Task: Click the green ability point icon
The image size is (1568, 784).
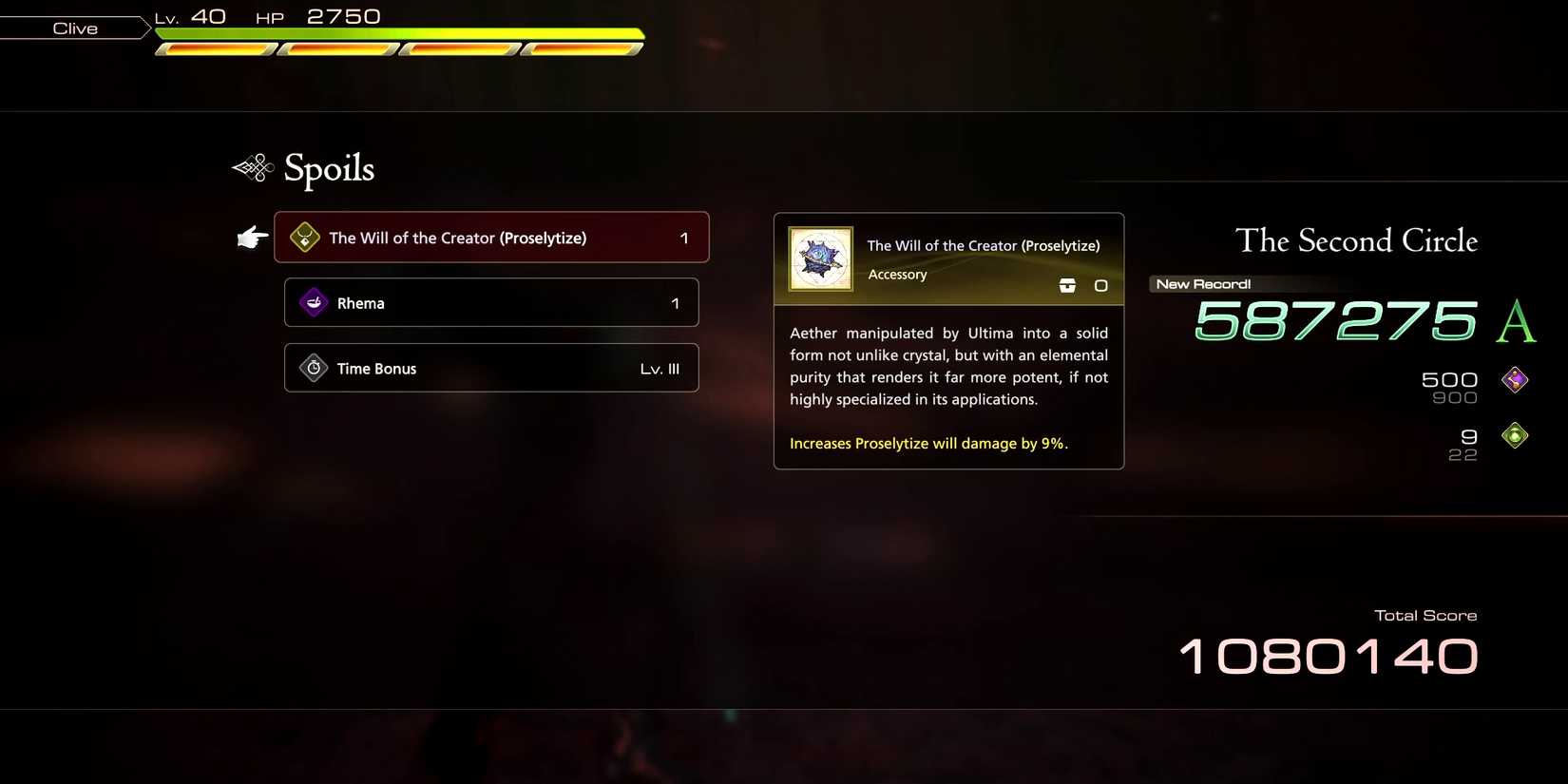Action: [x=1514, y=435]
